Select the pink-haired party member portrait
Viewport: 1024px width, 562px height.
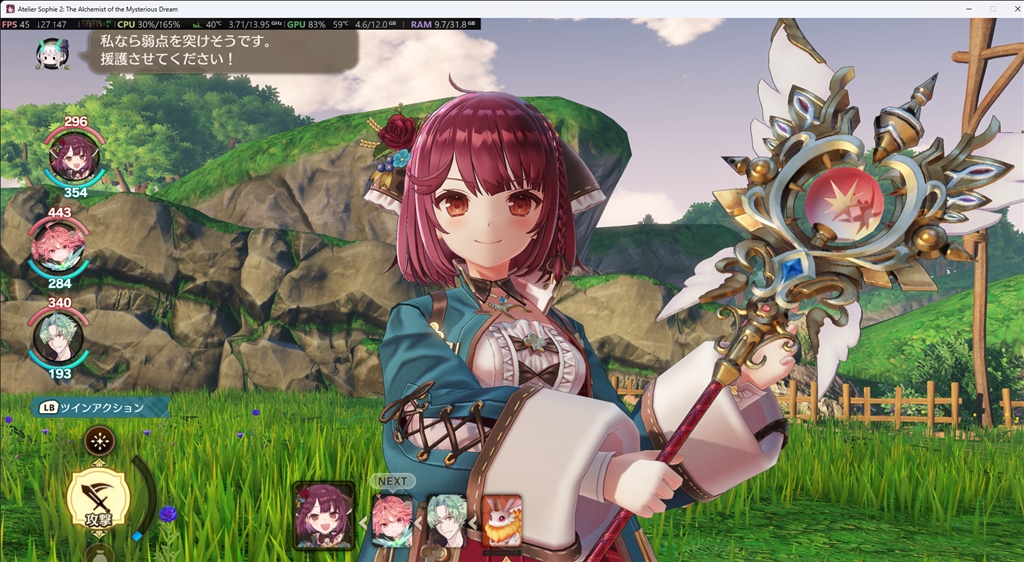click(x=58, y=248)
